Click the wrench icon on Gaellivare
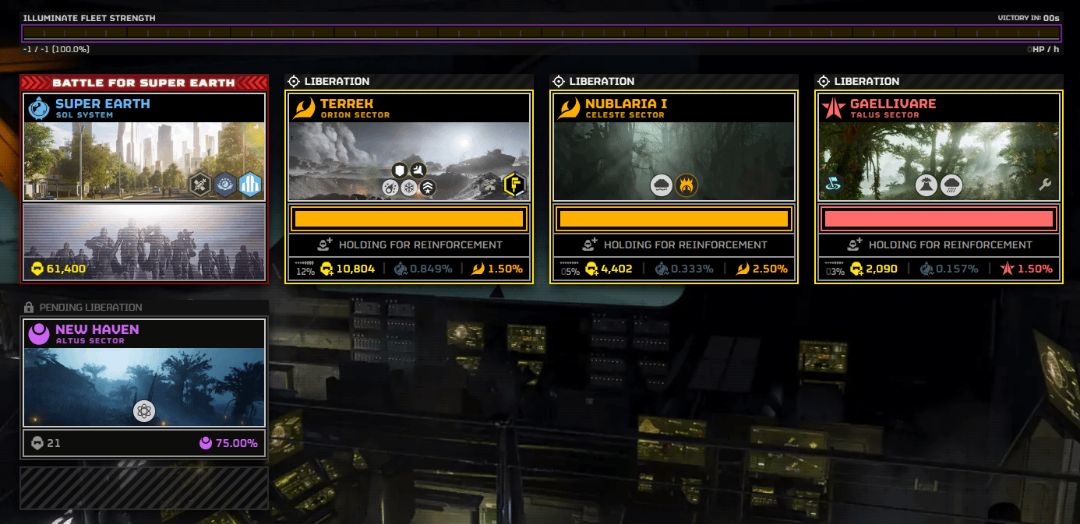The width and height of the screenshot is (1080, 524). click(1046, 185)
